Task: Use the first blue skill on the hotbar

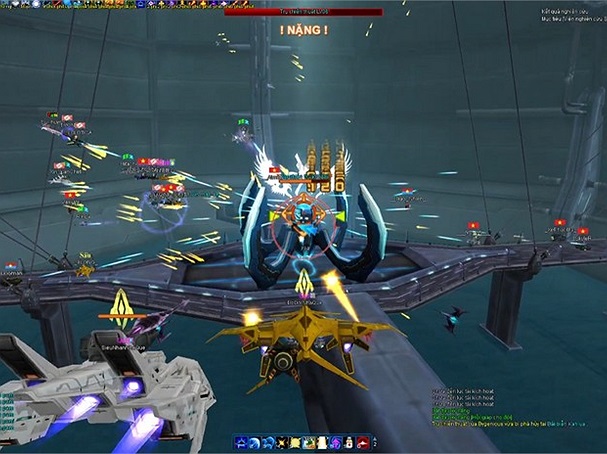Action: pyautogui.click(x=241, y=441)
